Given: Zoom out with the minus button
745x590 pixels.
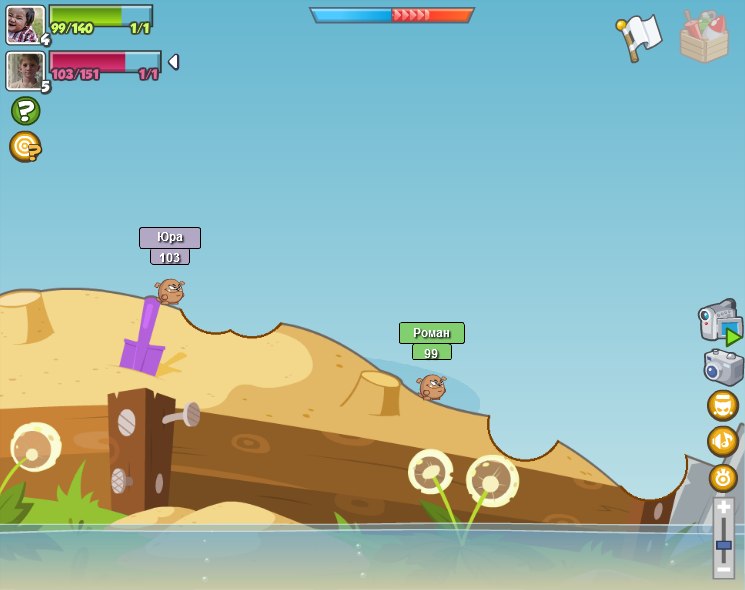Looking at the screenshot, I should (723, 568).
